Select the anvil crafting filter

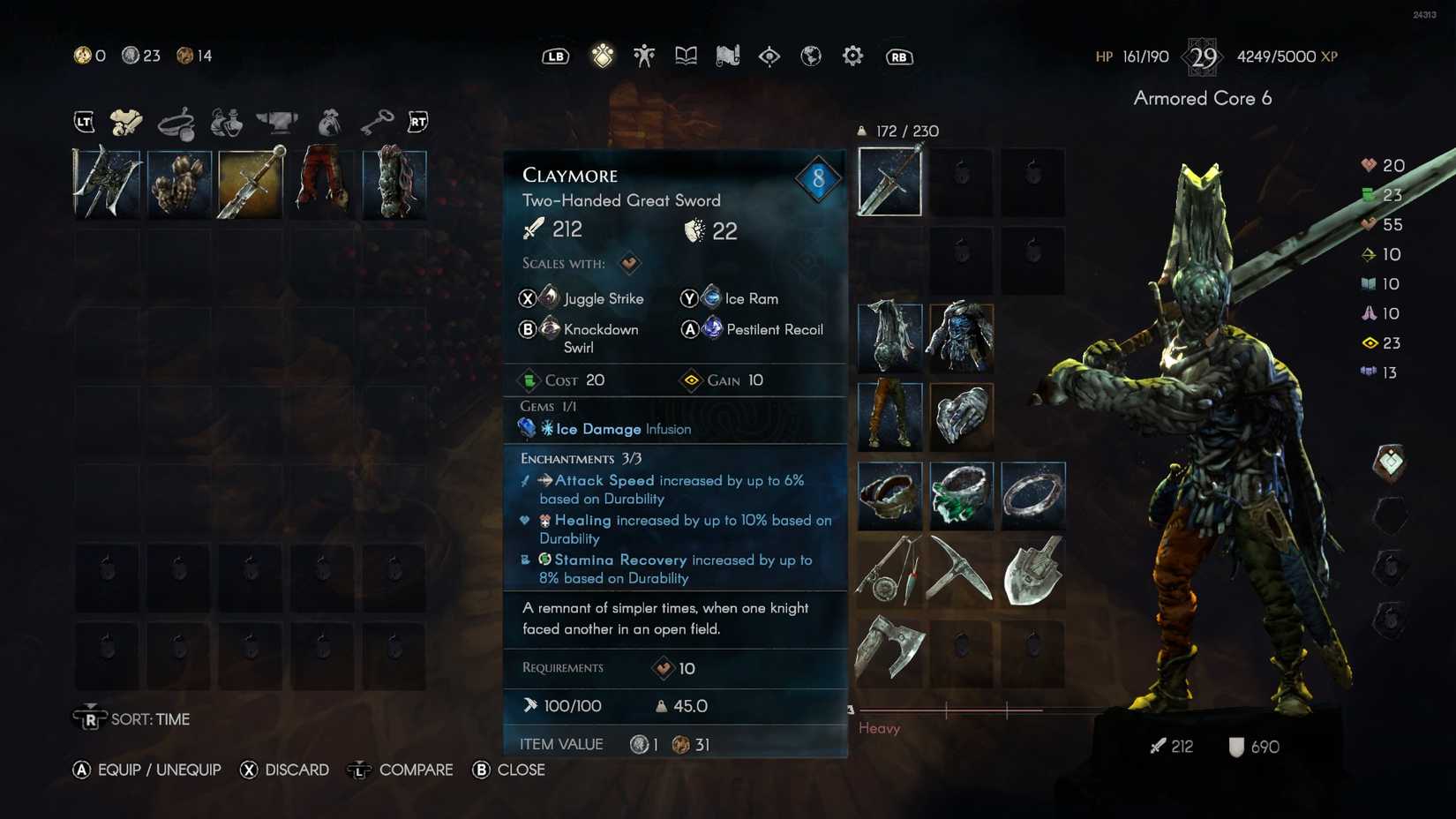tap(280, 121)
